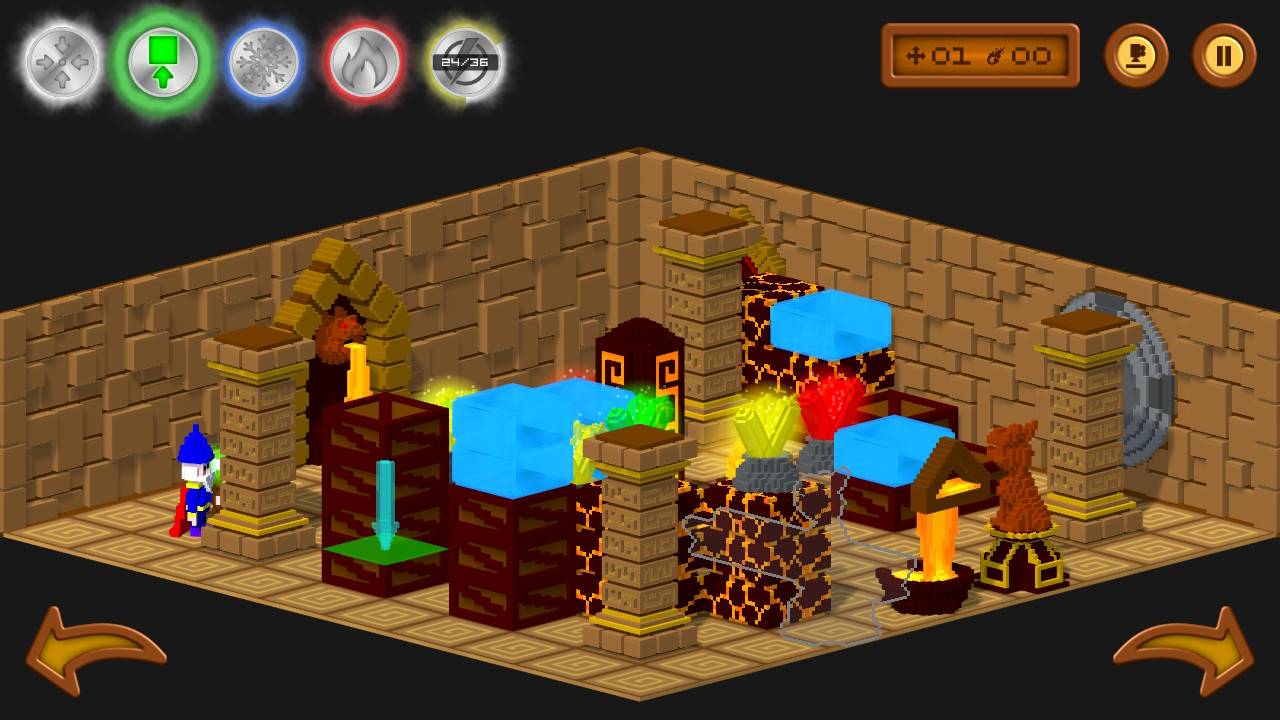The image size is (1280, 720).
Task: Pause the game
Action: tap(1222, 57)
